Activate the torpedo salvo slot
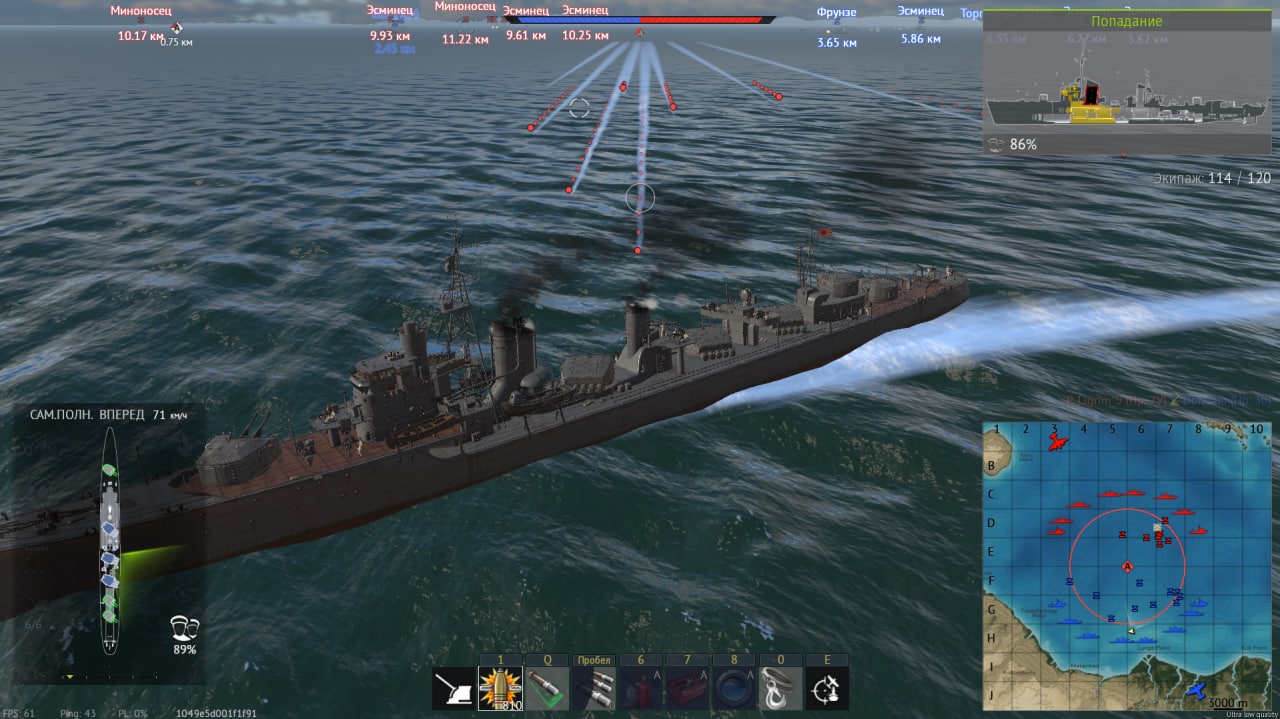Screen dimensions: 1280x719 tap(594, 689)
